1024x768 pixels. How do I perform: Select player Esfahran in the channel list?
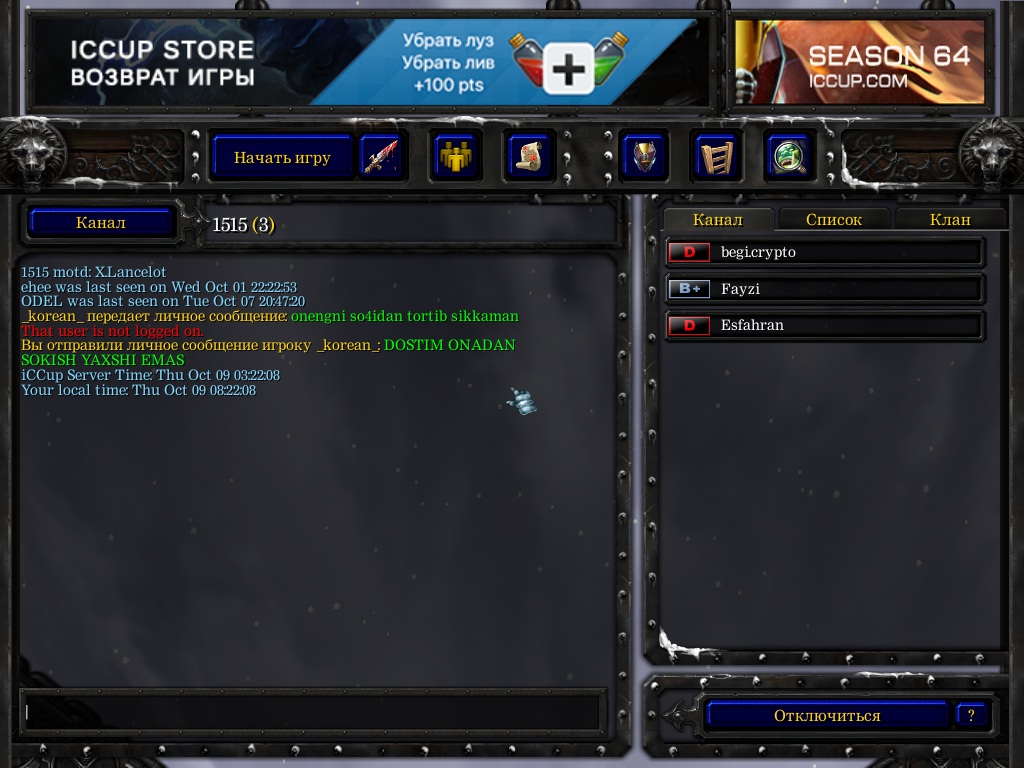[825, 325]
